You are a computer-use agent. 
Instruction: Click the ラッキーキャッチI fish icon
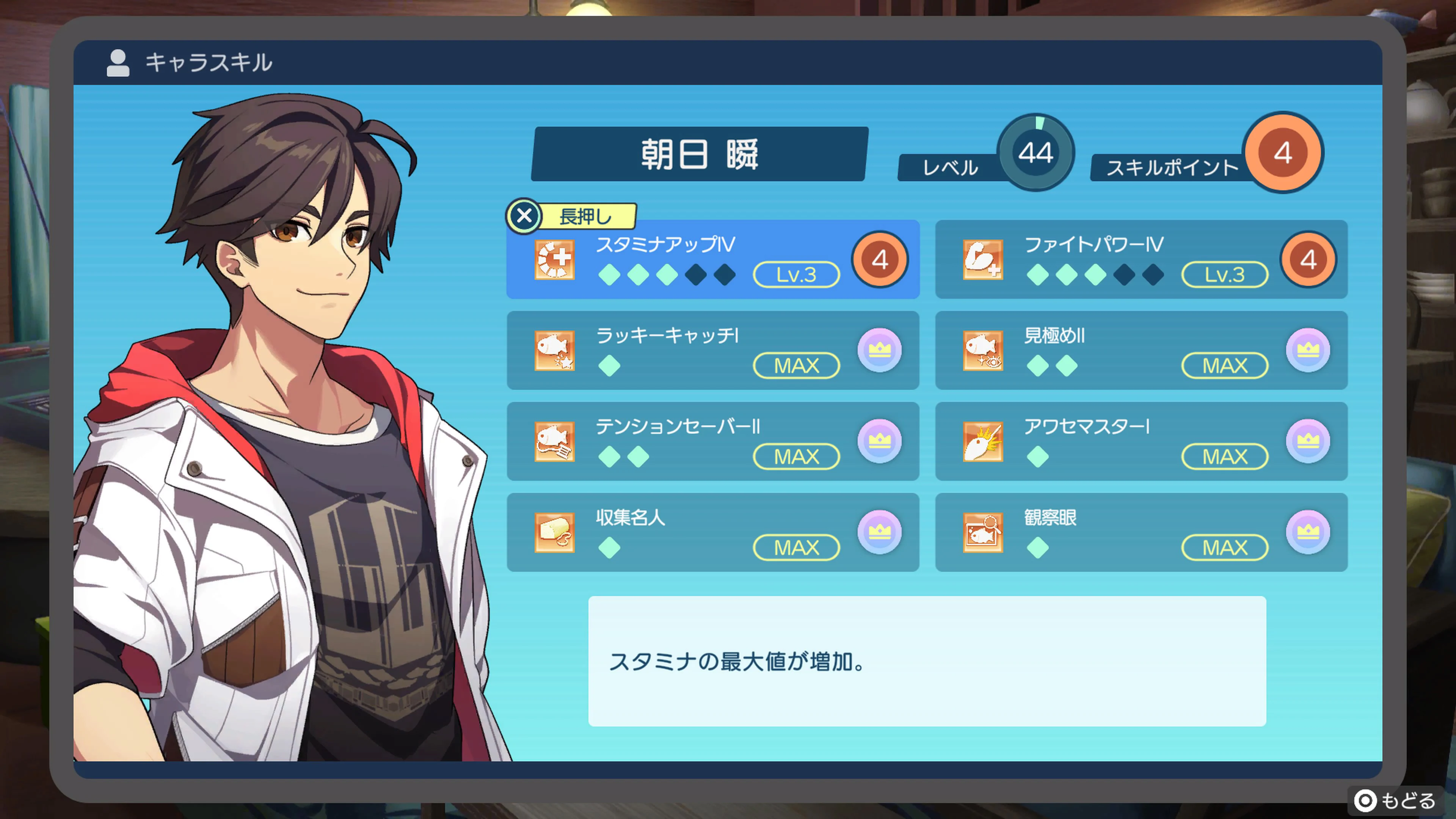point(555,350)
